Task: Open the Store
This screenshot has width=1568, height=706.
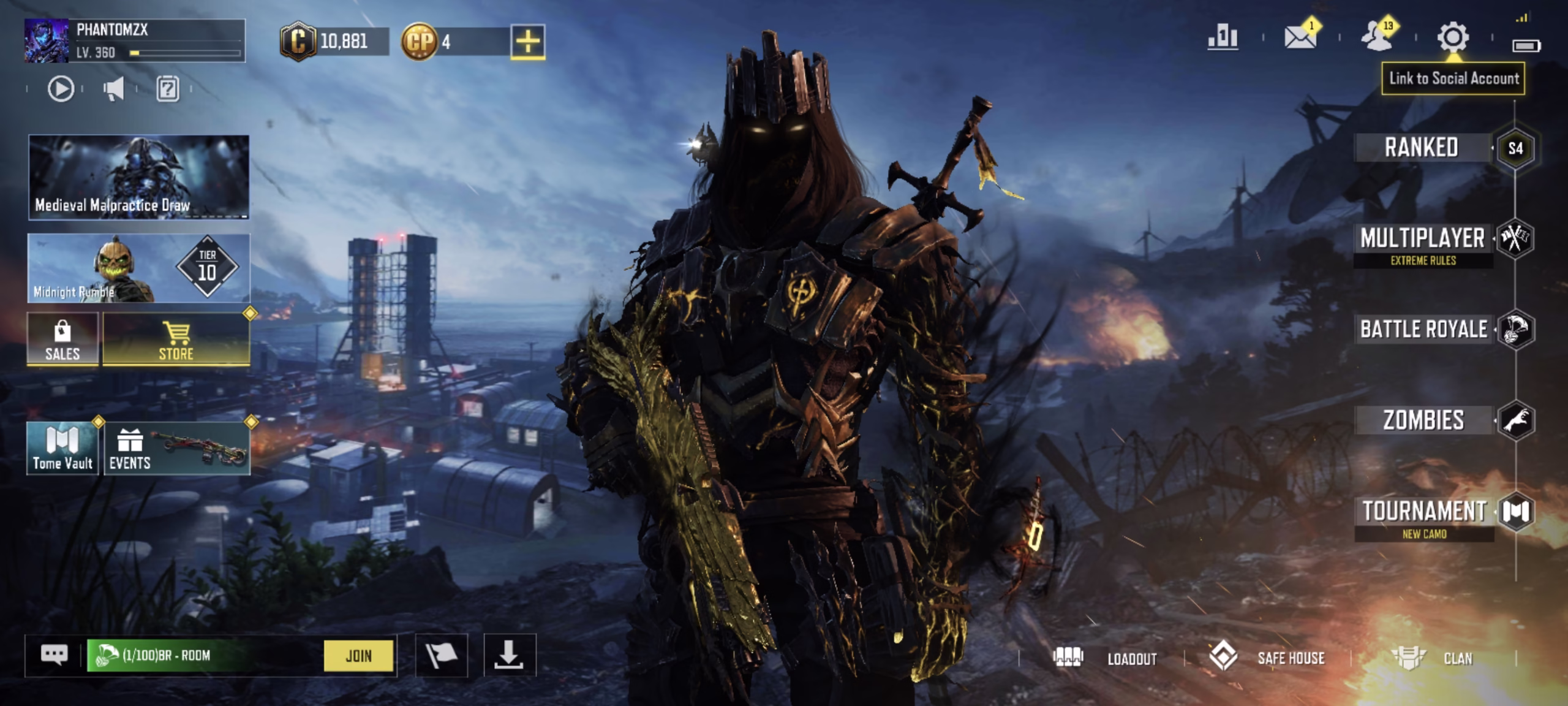Action: [176, 340]
